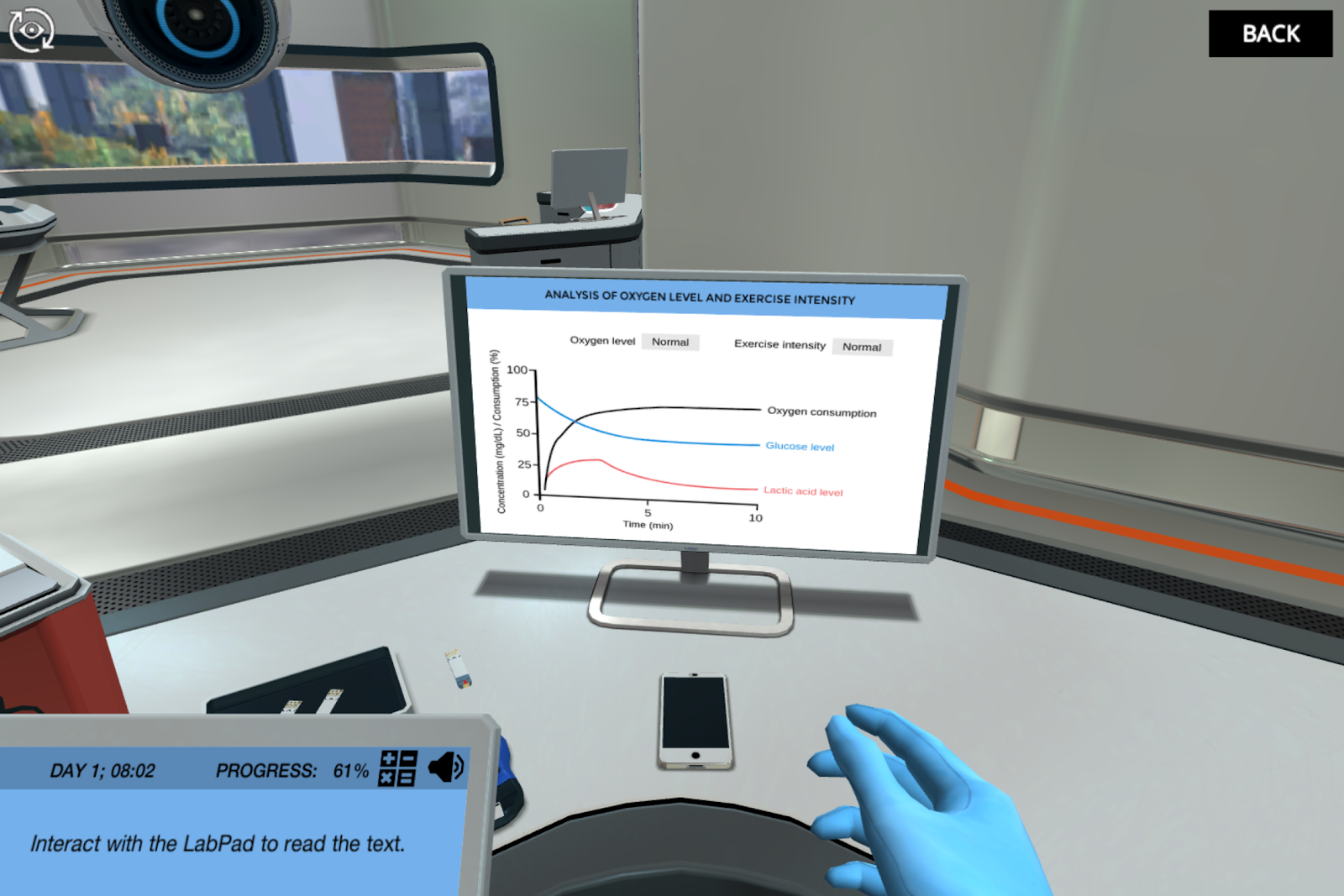Toggle the Lactic acid level curve visibility
This screenshot has height=896, width=1344.
(x=802, y=491)
